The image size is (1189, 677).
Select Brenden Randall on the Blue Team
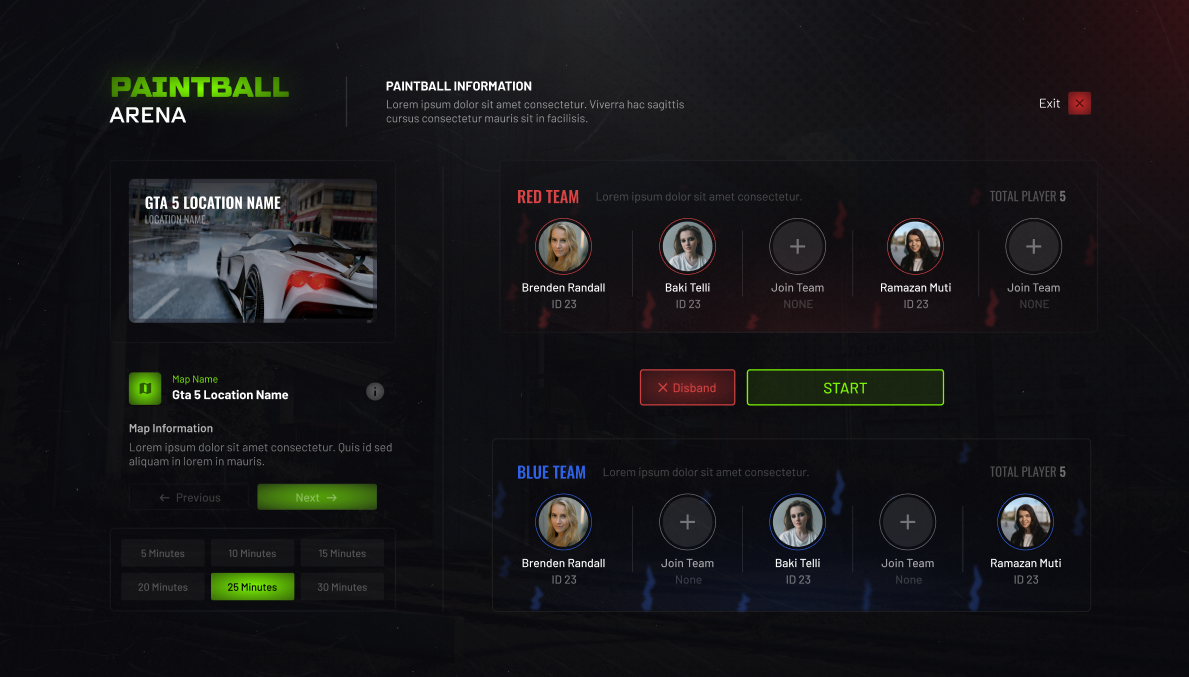click(563, 523)
